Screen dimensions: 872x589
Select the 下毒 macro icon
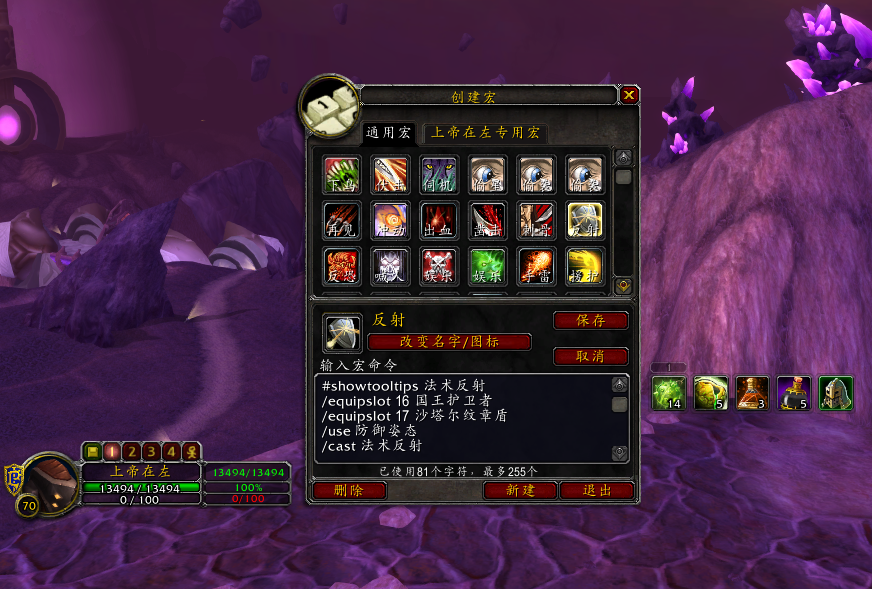pyautogui.click(x=342, y=174)
